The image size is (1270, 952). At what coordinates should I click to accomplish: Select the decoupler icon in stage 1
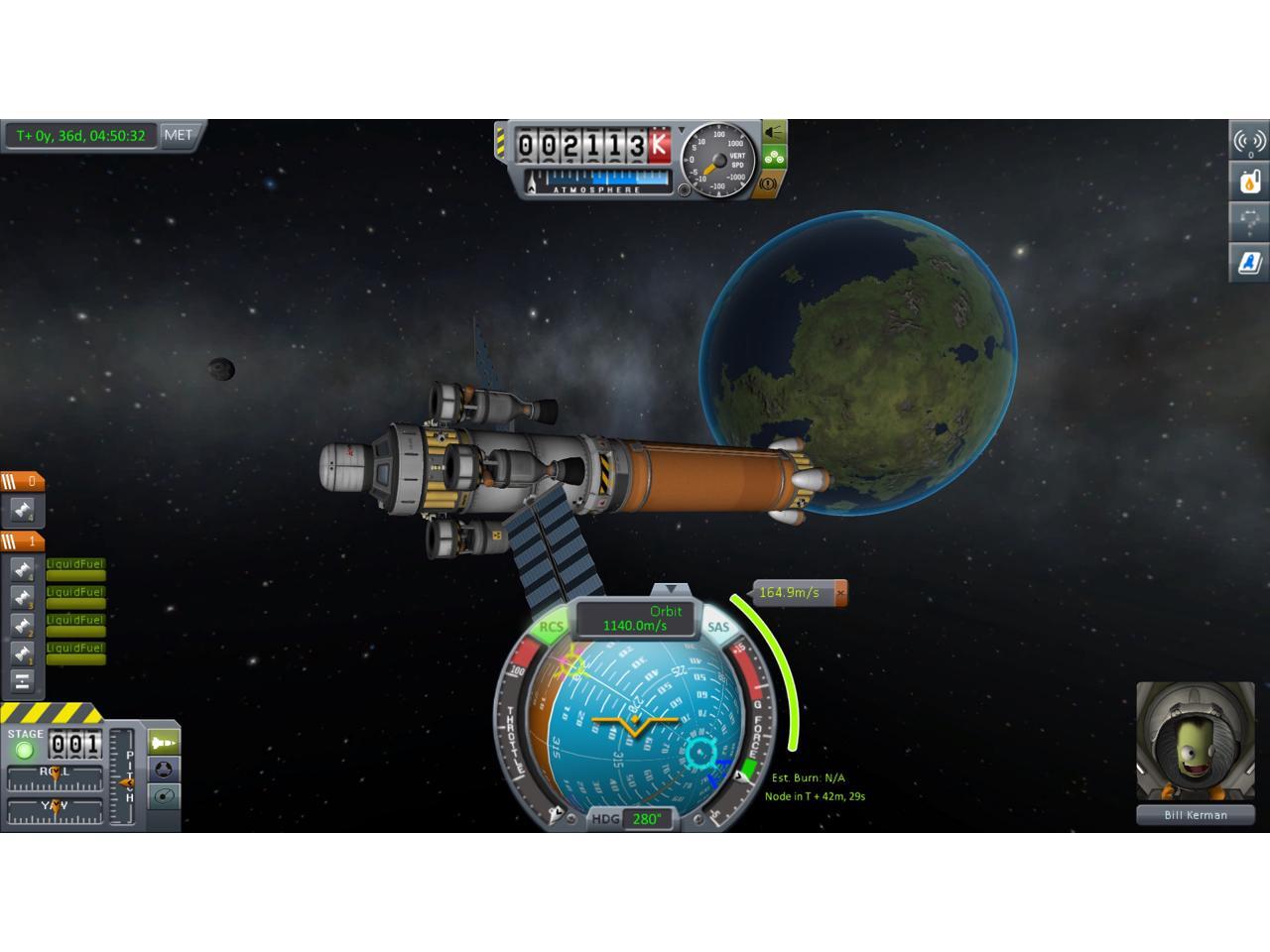(x=22, y=681)
